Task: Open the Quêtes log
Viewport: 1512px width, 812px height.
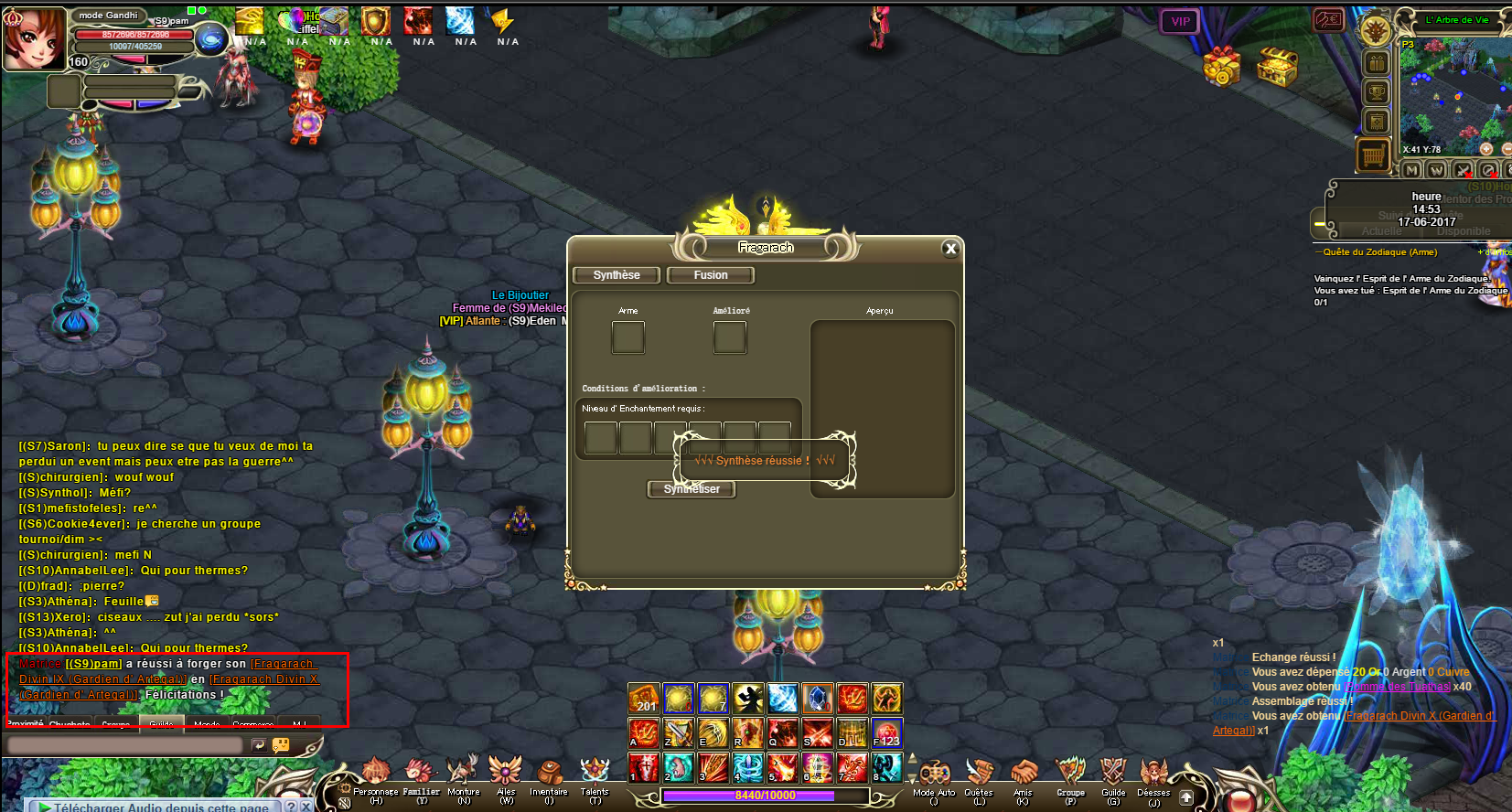Action: coord(979,775)
